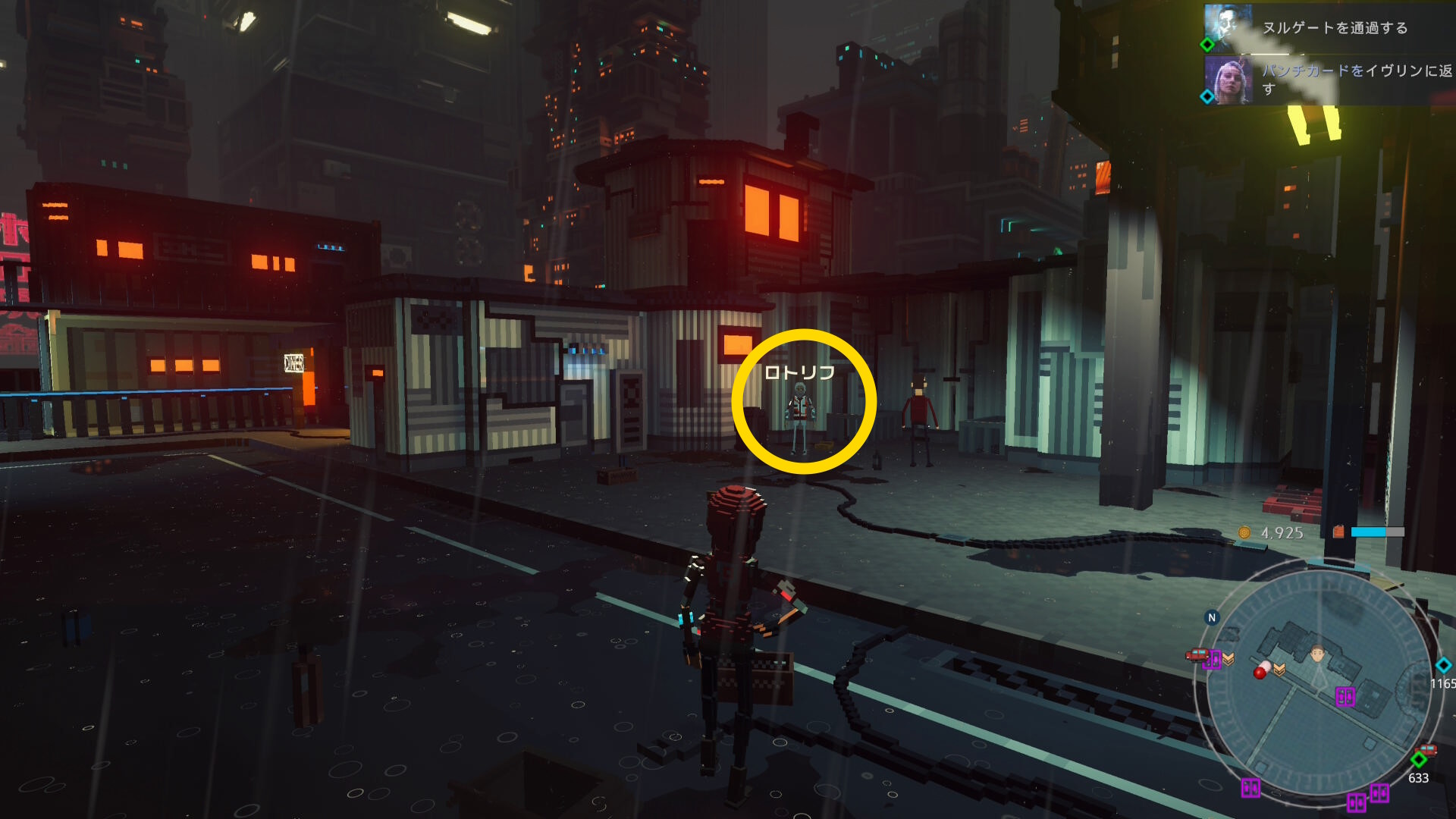The height and width of the screenshot is (819, 1456).
Task: Click the player head marker on minimap
Action: [1318, 653]
